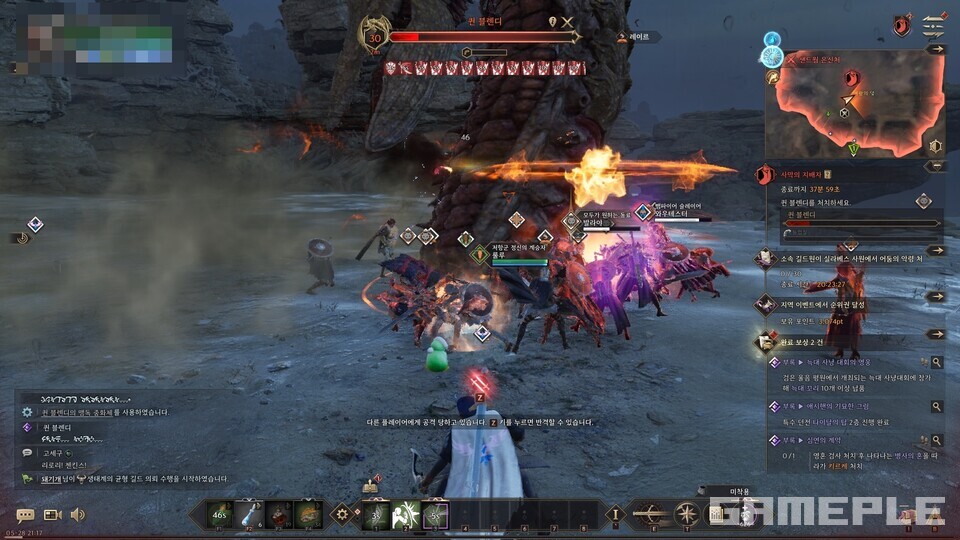
Task: Use the blue potion bottle hotbar item
Action: click(249, 514)
